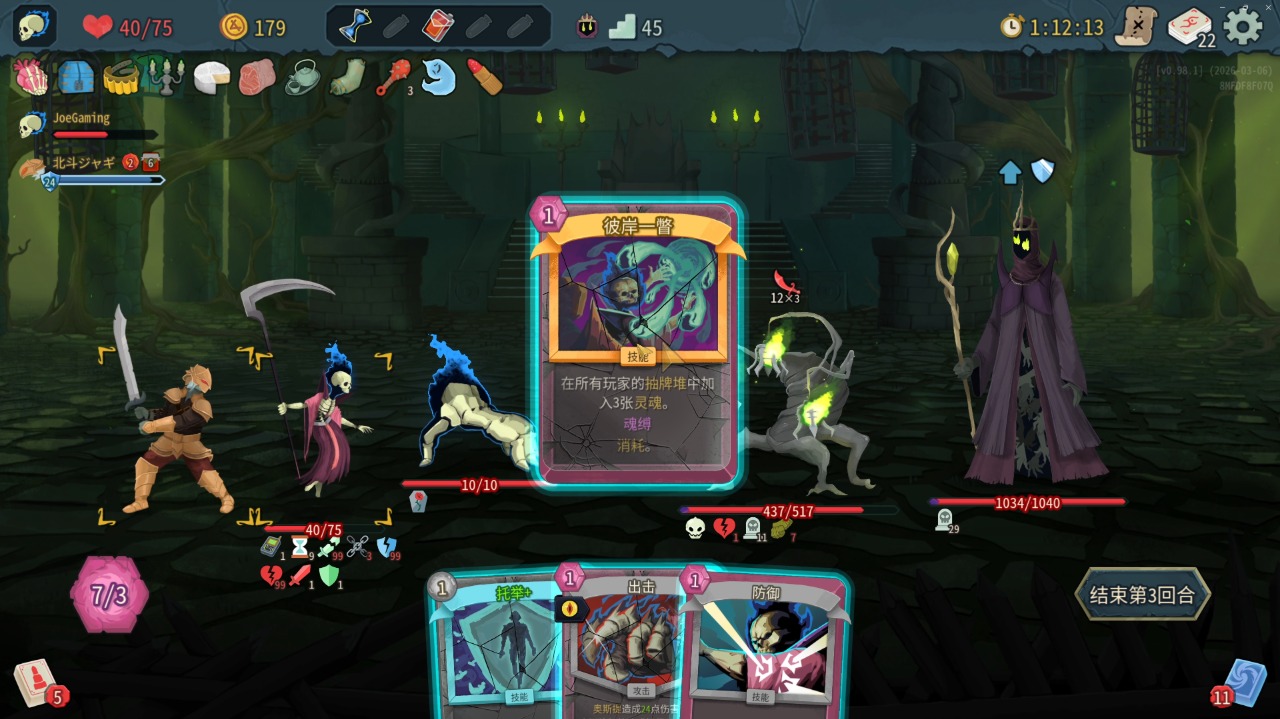Open the draw pile showing 5
The width and height of the screenshot is (1280, 719).
click(35, 683)
